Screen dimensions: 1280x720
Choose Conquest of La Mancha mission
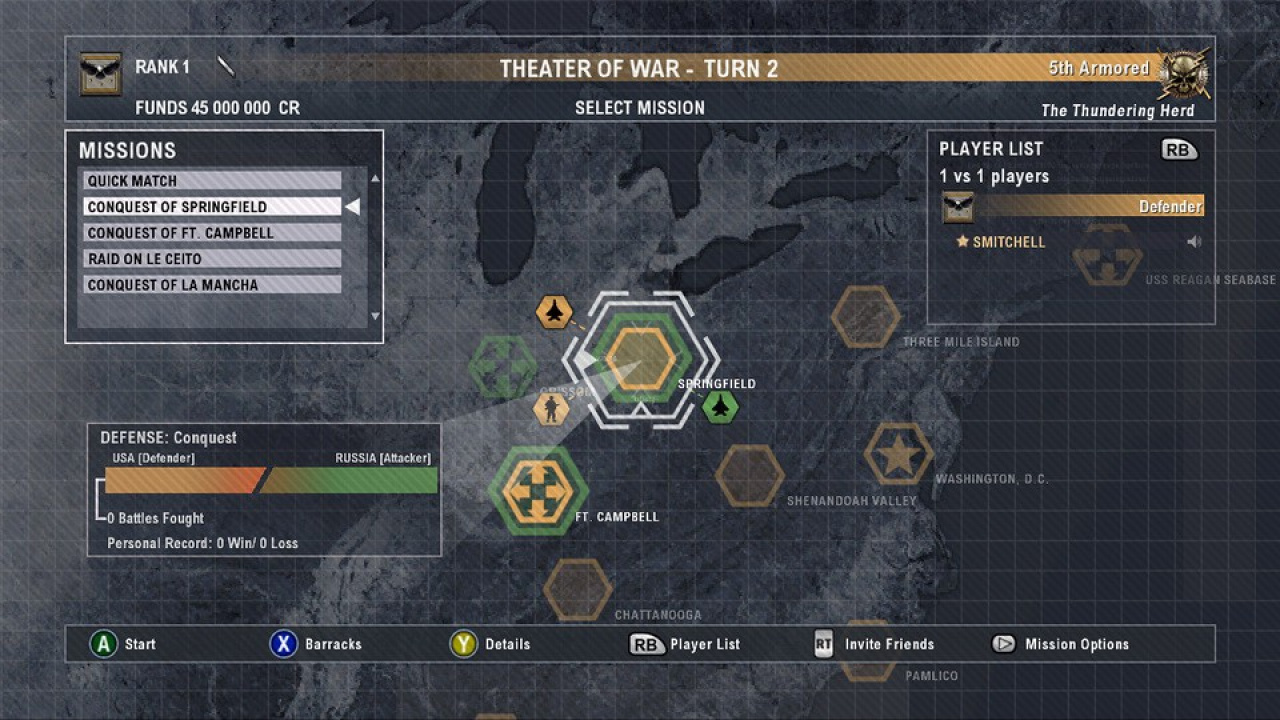pyautogui.click(x=212, y=285)
